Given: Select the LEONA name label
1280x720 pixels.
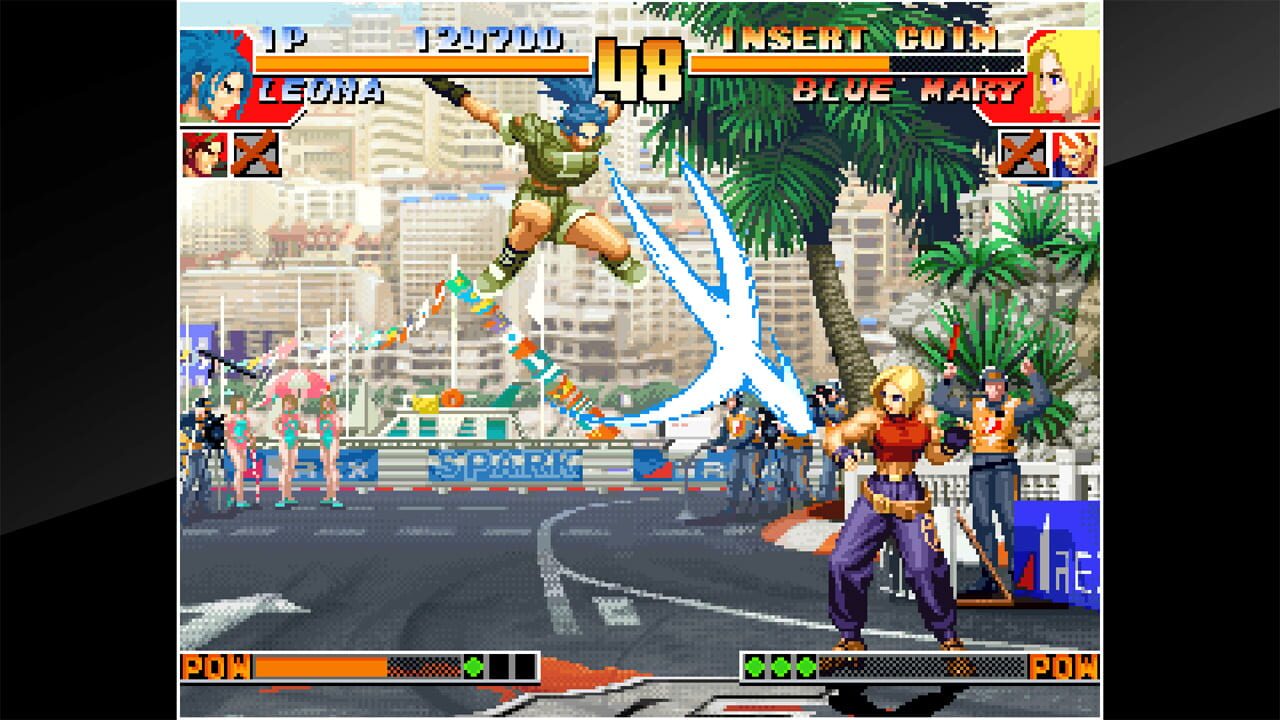Looking at the screenshot, I should 320,90.
